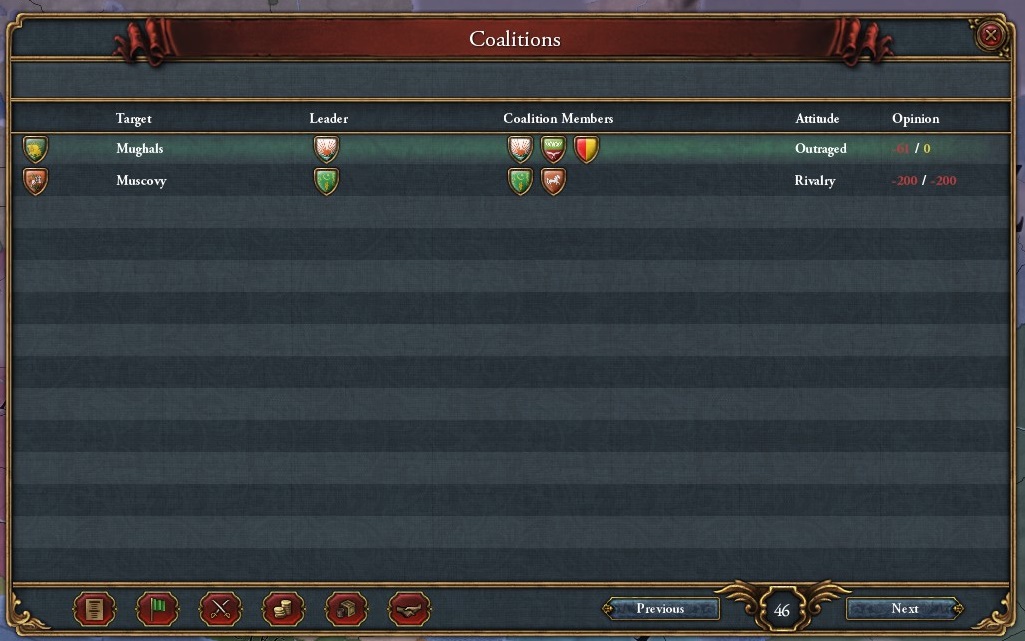Sort coalitions by Opinion column
This screenshot has width=1025, height=641.
point(915,119)
